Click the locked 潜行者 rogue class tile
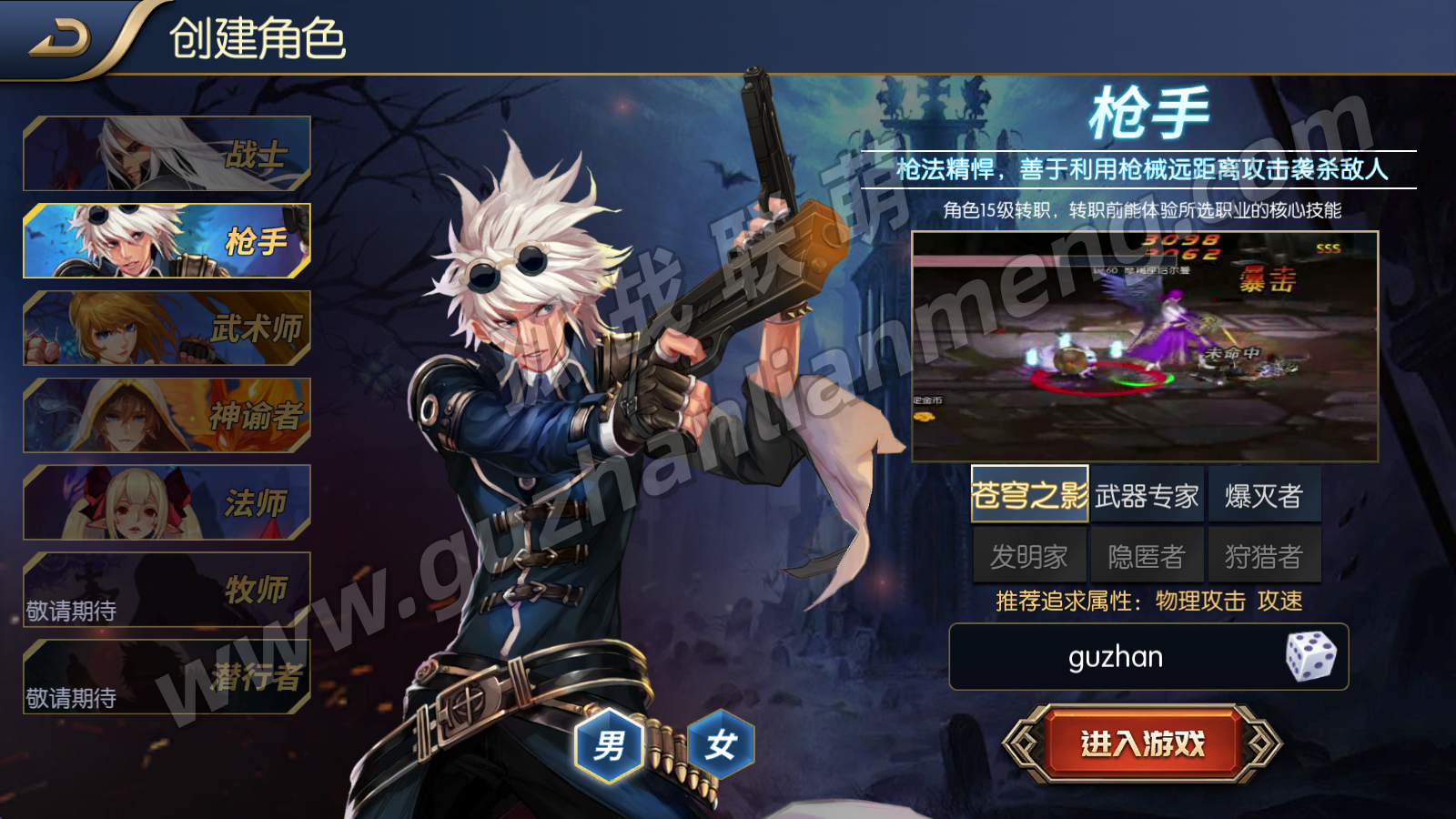Screen dimensions: 1456x819 click(167, 677)
